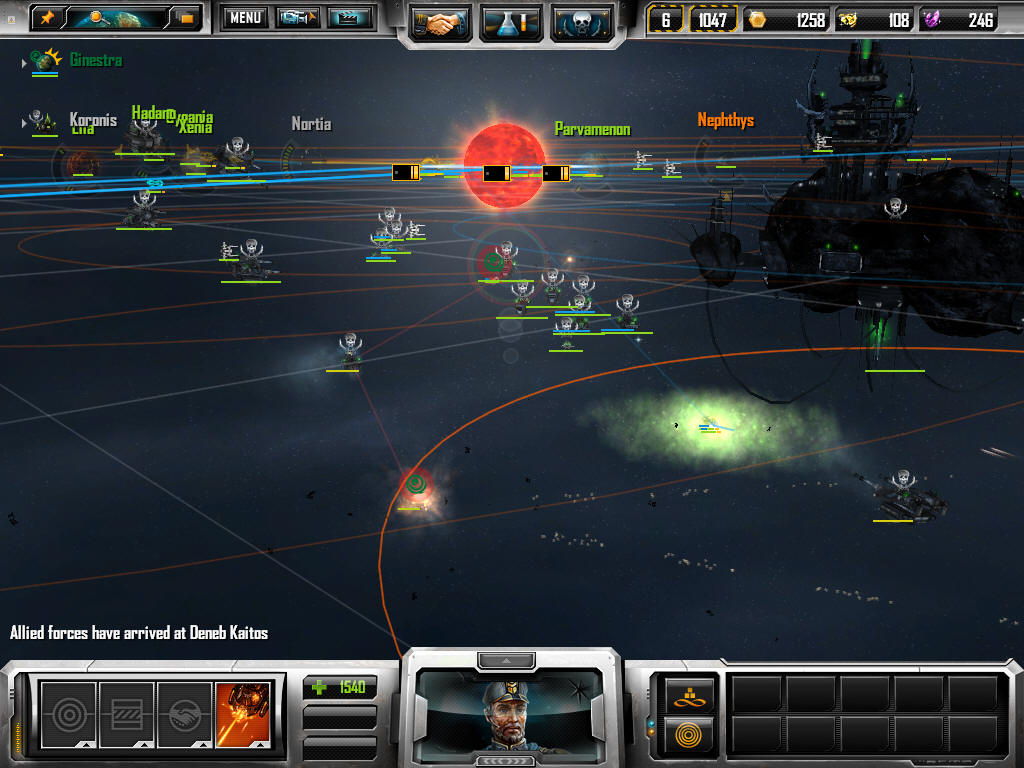Select the striped rectangle command slot
This screenshot has width=1024, height=768.
tap(126, 711)
